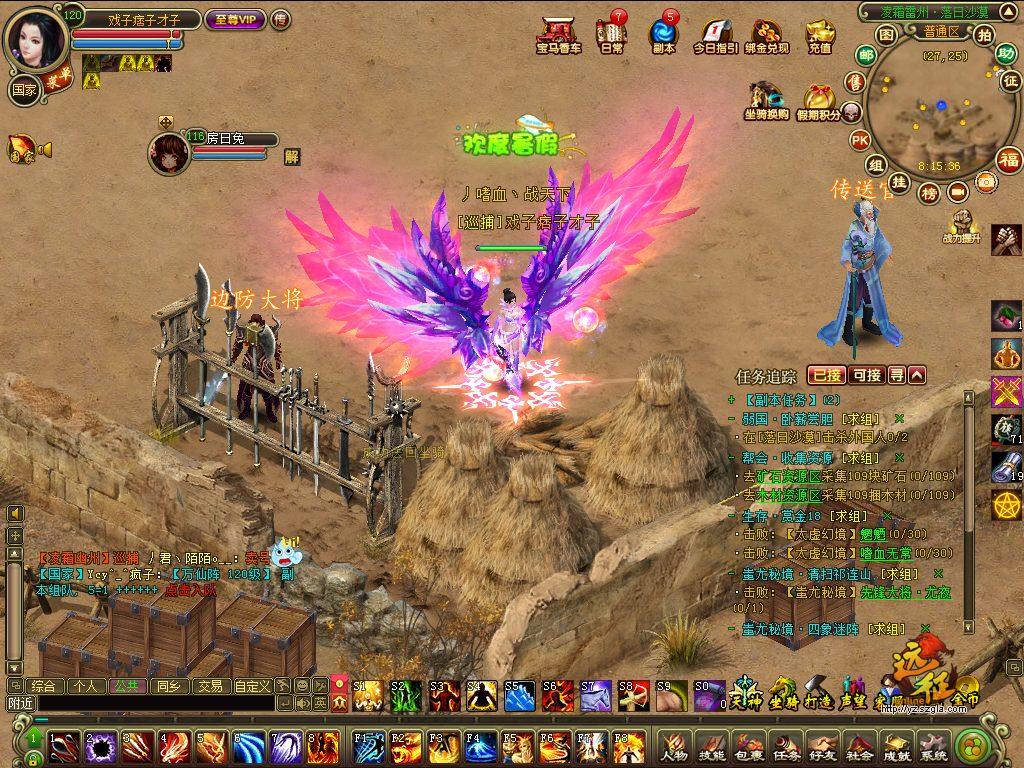This screenshot has width=1024, height=768.
Task: Switch quest tracker to 可接 tab
Action: [x=866, y=375]
